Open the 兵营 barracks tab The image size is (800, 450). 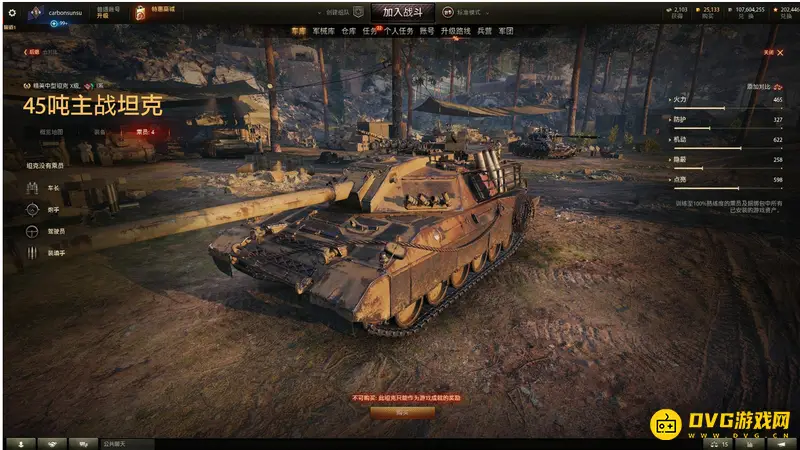tap(484, 31)
